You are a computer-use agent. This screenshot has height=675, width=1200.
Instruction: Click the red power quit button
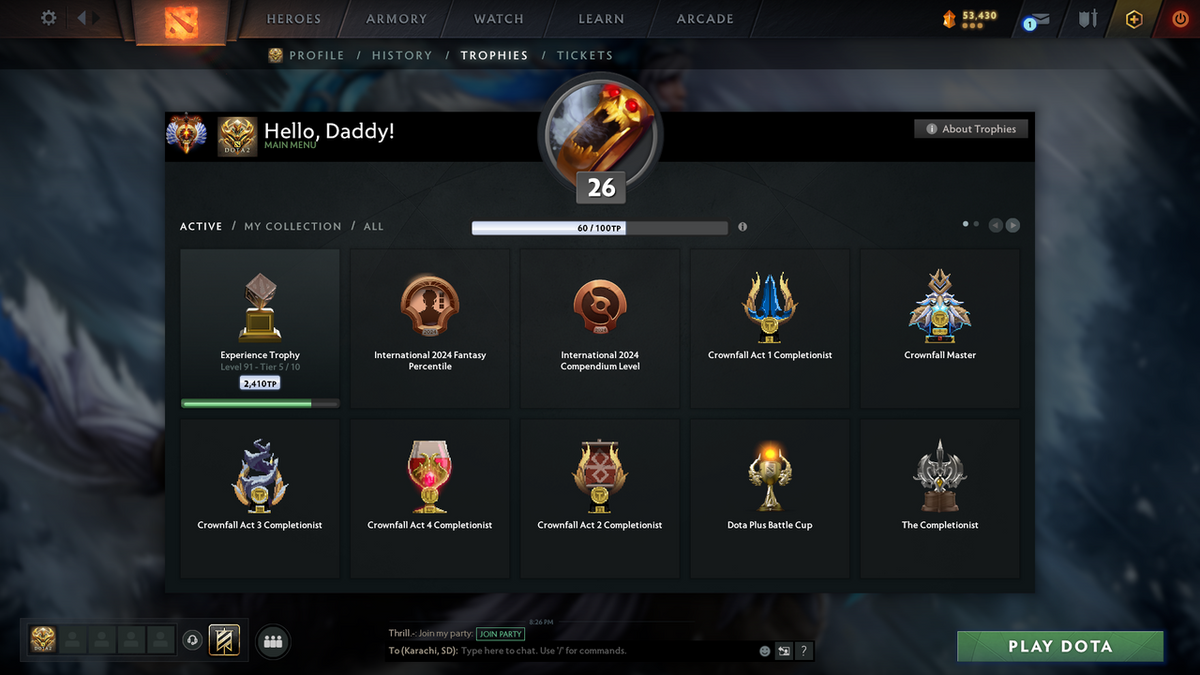[x=1181, y=19]
